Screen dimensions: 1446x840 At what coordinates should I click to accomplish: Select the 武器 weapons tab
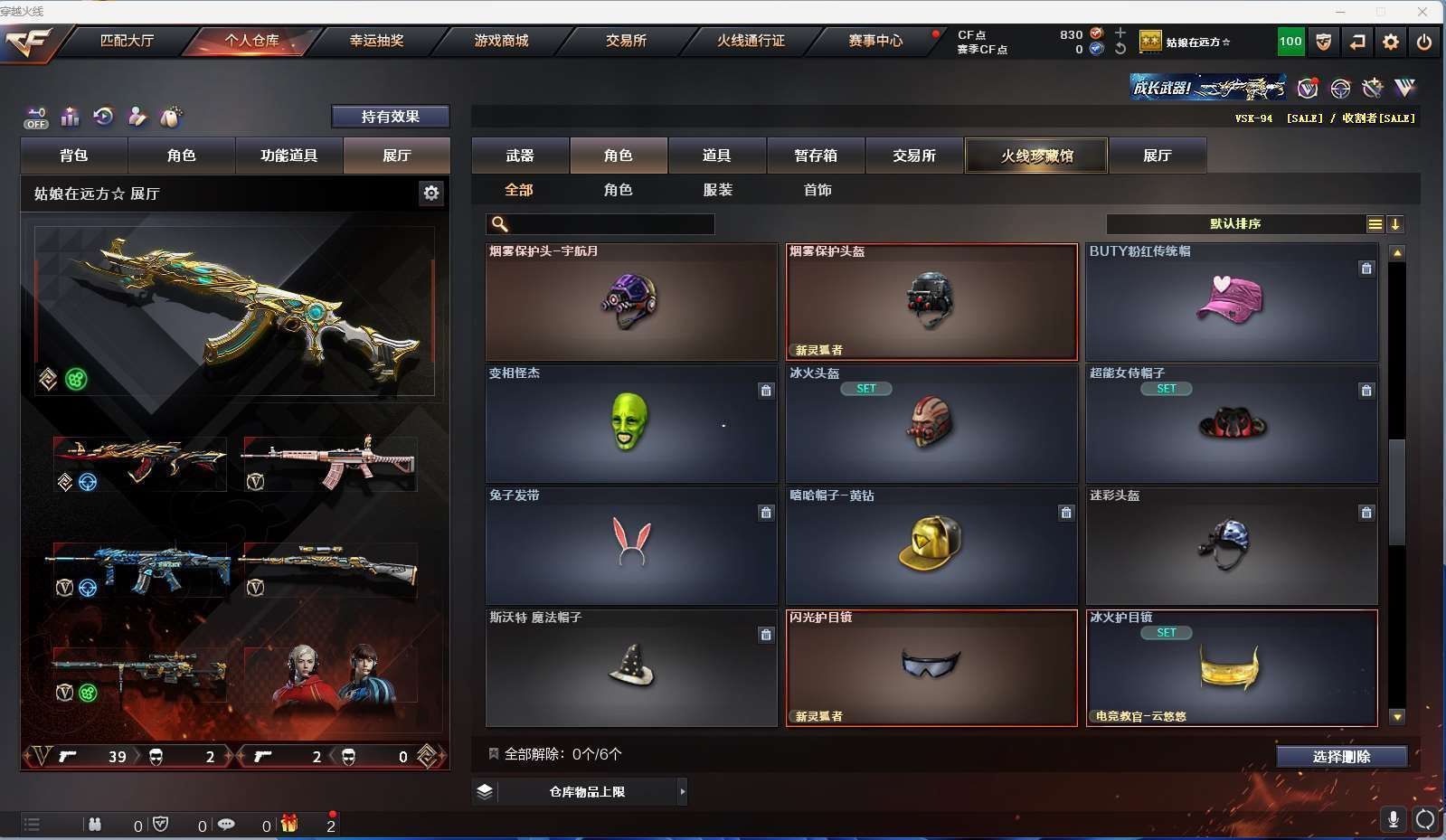pos(520,156)
